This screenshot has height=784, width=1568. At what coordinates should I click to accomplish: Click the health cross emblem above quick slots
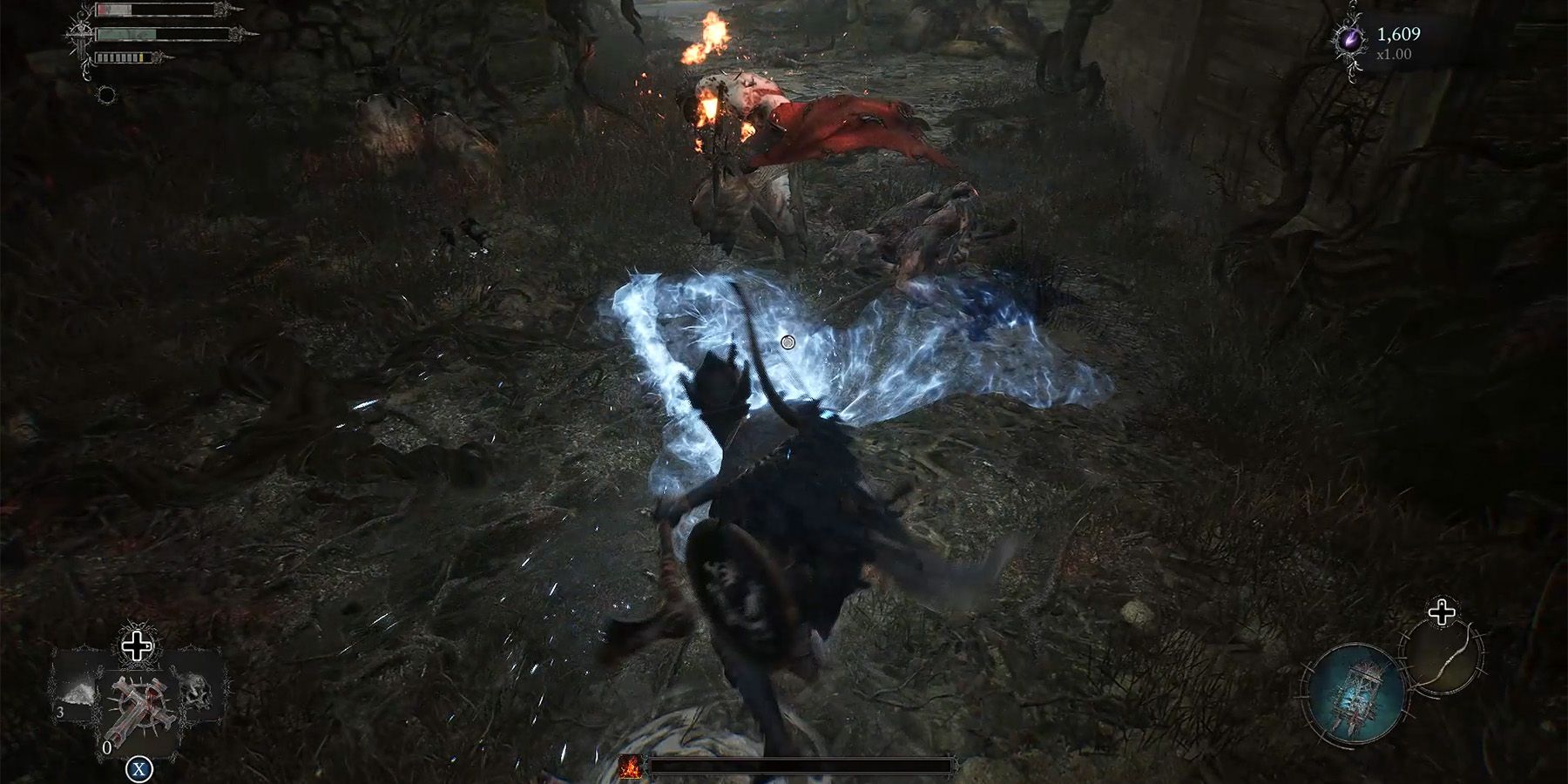click(x=136, y=645)
